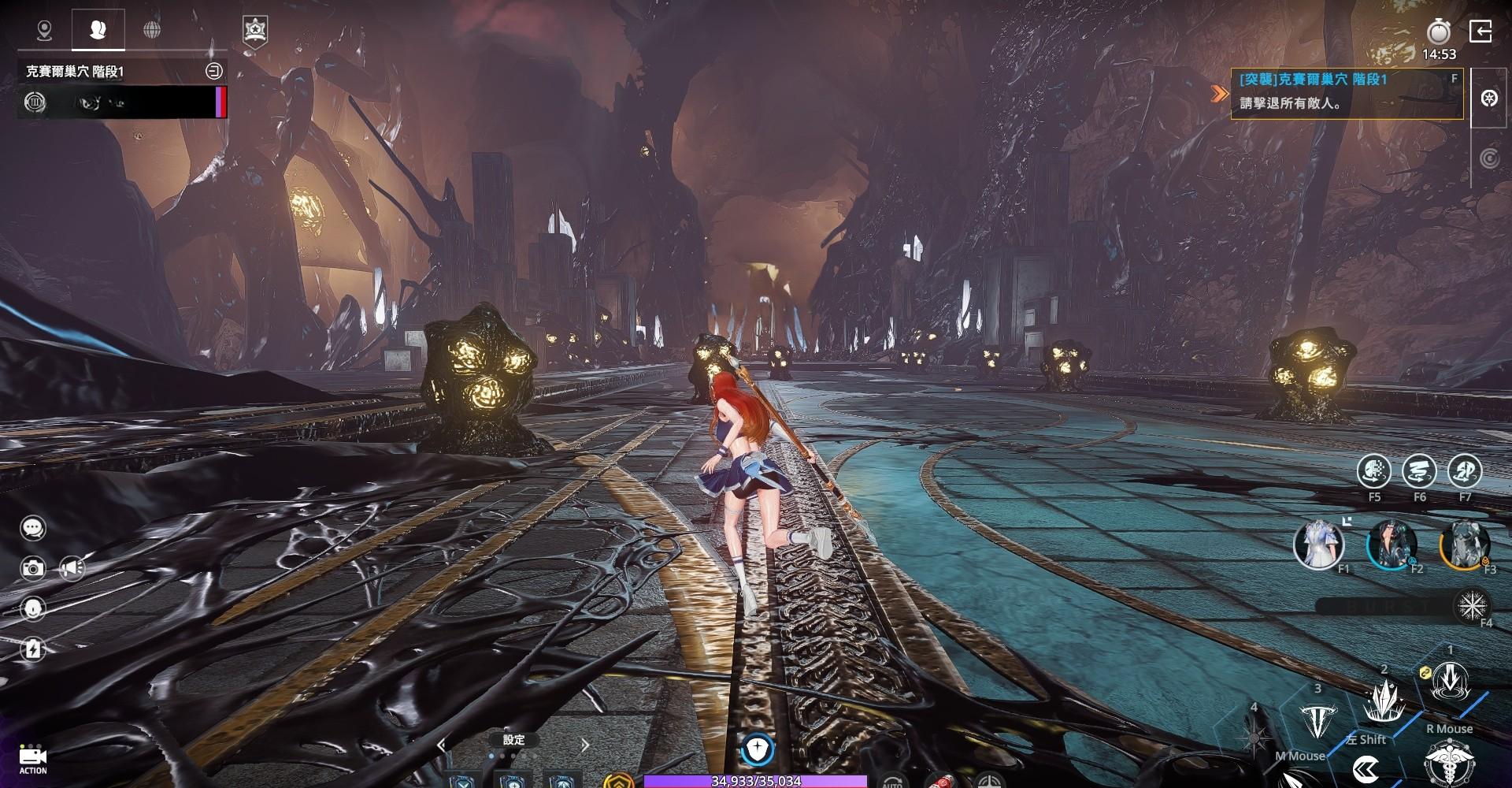Image resolution: width=1512 pixels, height=788 pixels.
Task: Select the party members tab
Action: point(98,30)
